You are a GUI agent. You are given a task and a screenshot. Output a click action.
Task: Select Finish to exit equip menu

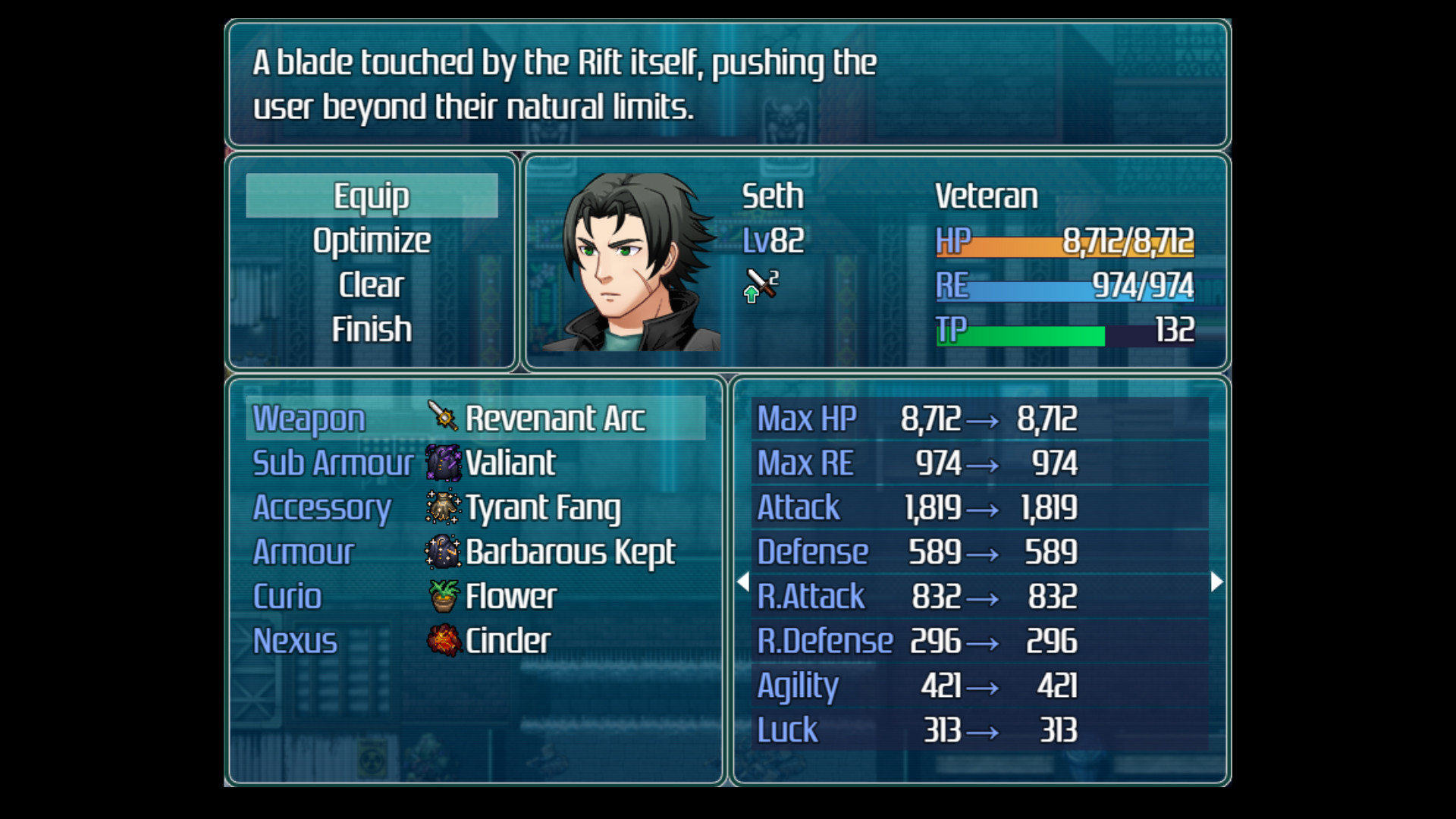coord(372,330)
